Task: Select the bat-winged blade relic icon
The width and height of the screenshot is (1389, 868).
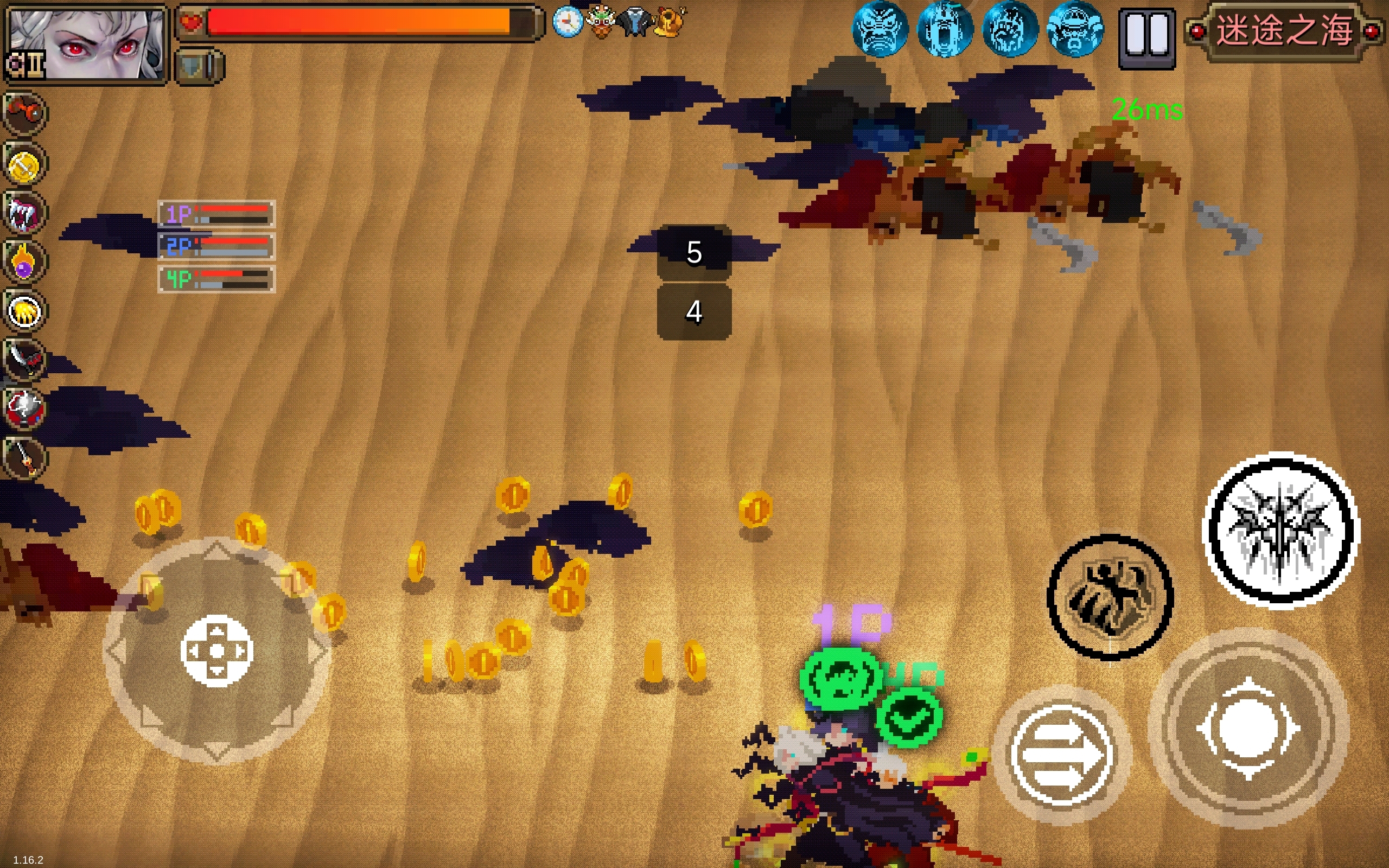Action: [x=24, y=359]
